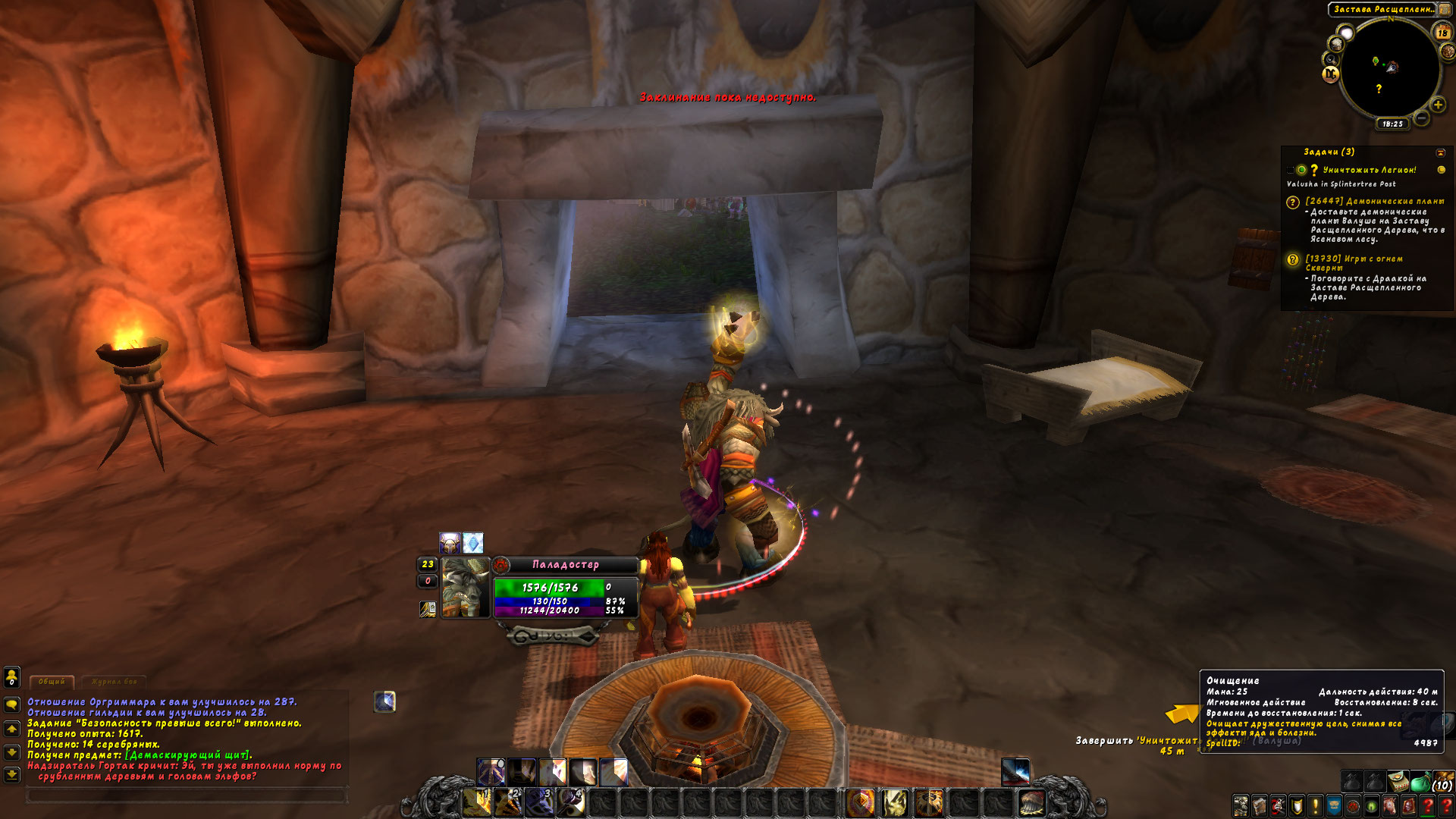
Task: Open the yellow exclamation quest log button
Action: coord(1315,805)
